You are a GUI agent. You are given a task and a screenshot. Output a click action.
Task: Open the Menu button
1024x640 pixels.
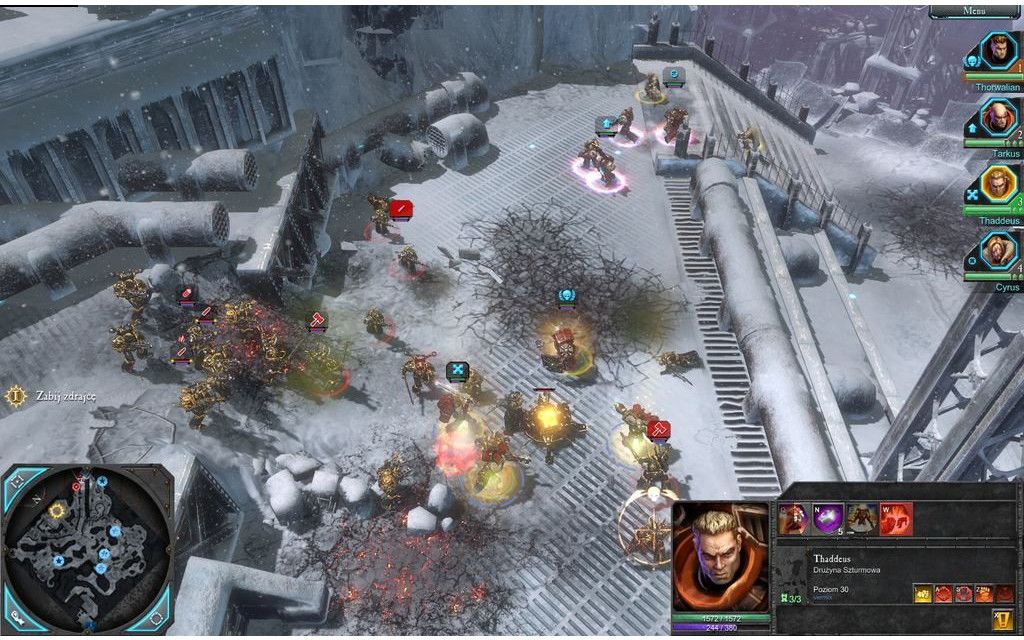975,11
